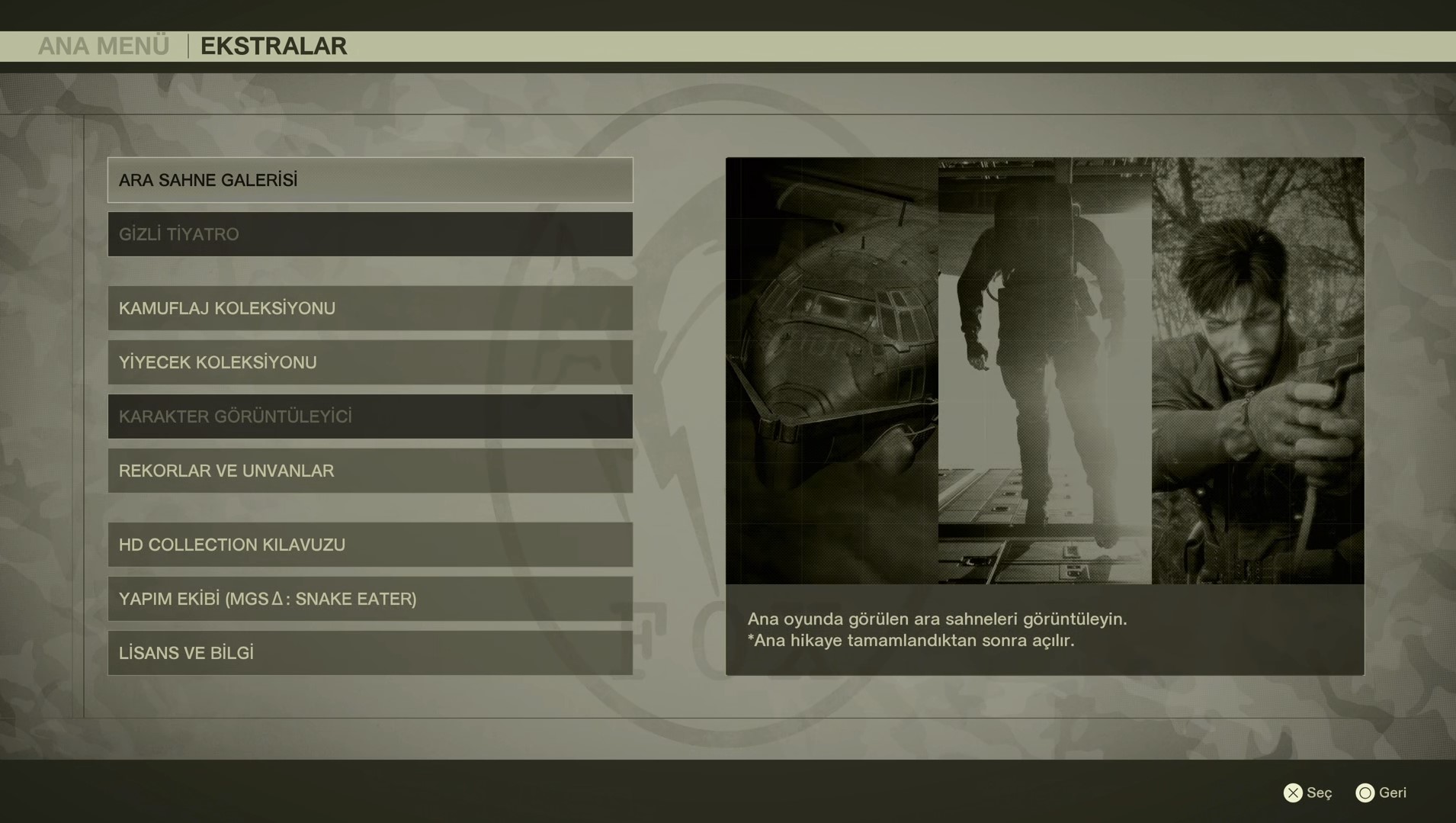Open Ara Sahne Galerisi
This screenshot has width=1456, height=823.
tap(370, 180)
